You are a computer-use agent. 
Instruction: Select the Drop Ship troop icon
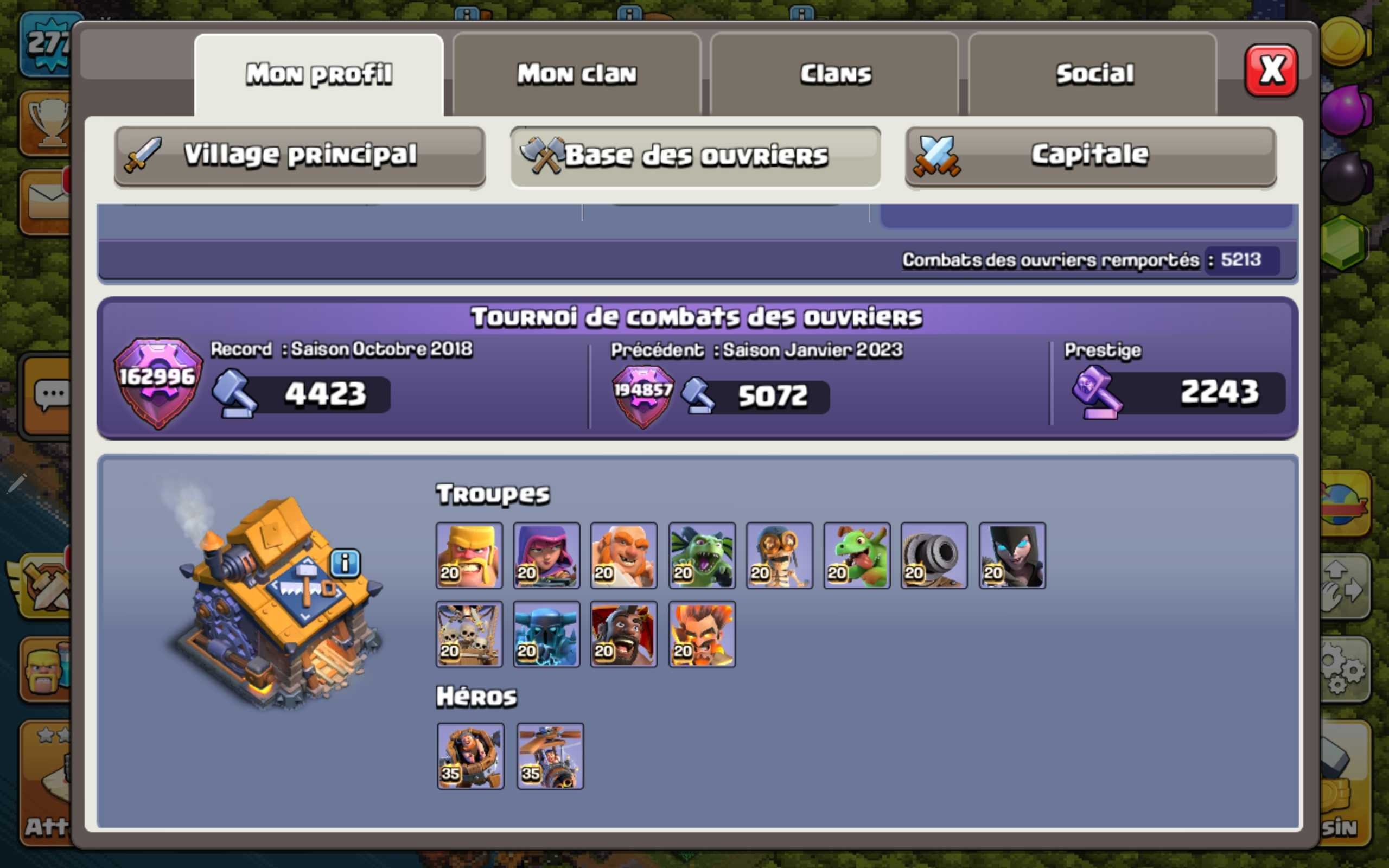pos(468,634)
